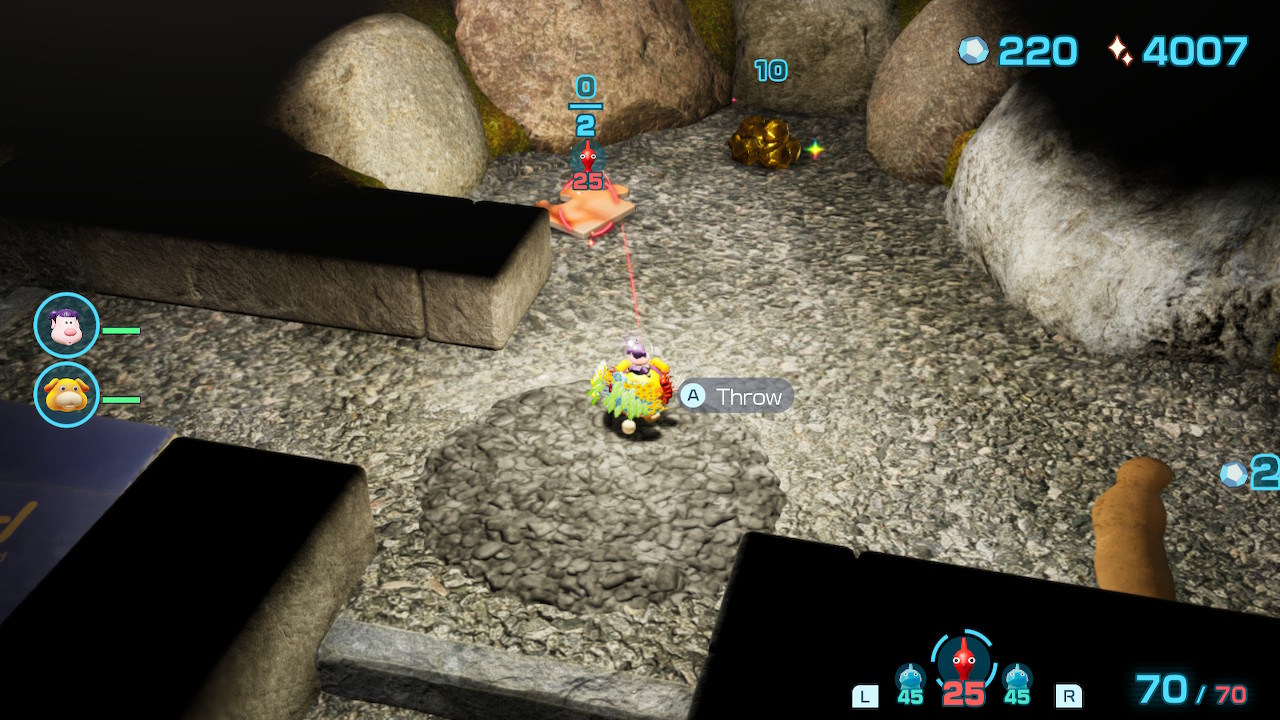This screenshot has width=1280, height=720.
Task: Pick the Ice Pikmin icon beside the L prompt
Action: click(x=910, y=679)
